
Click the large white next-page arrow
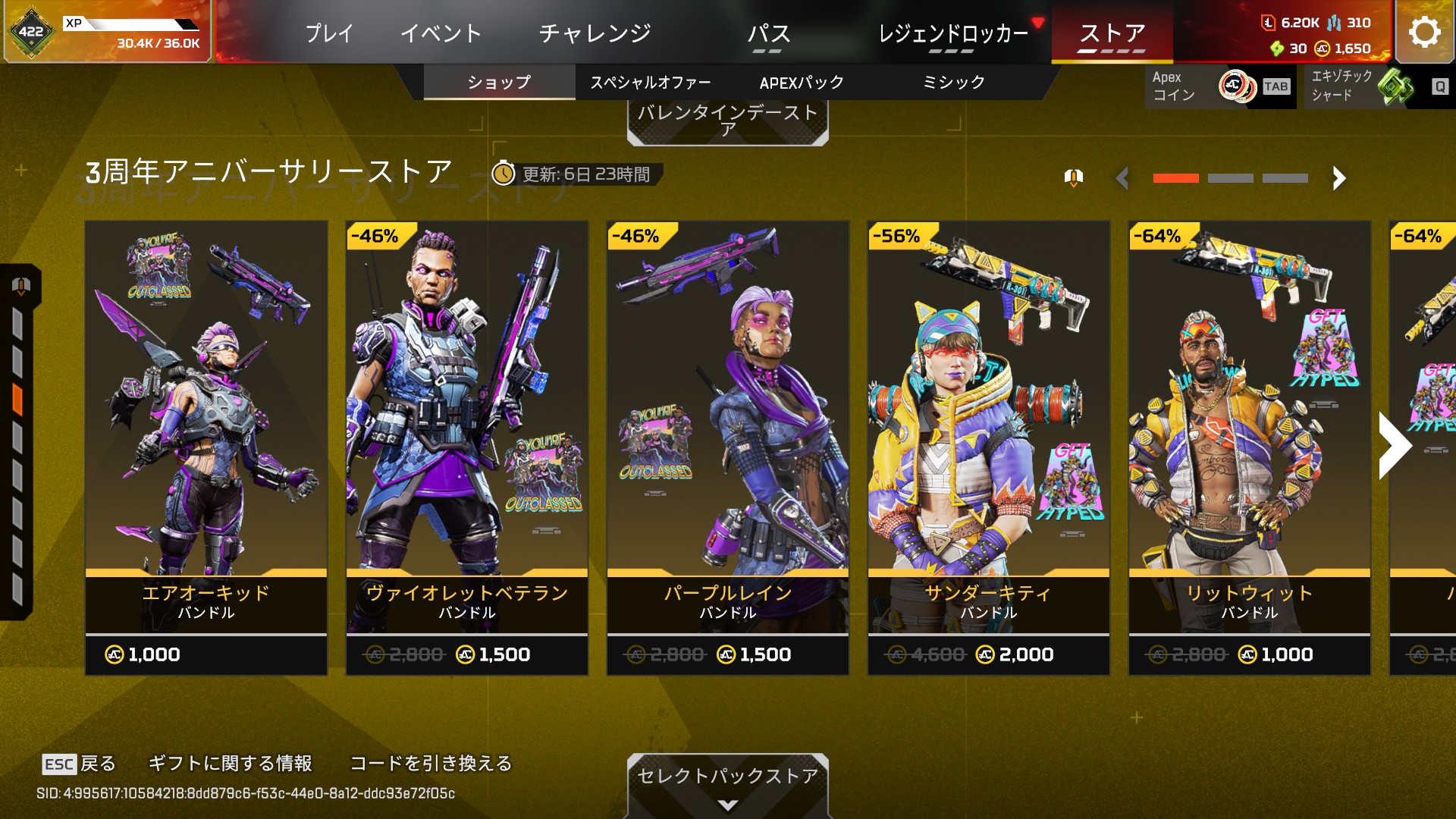coord(1394,446)
